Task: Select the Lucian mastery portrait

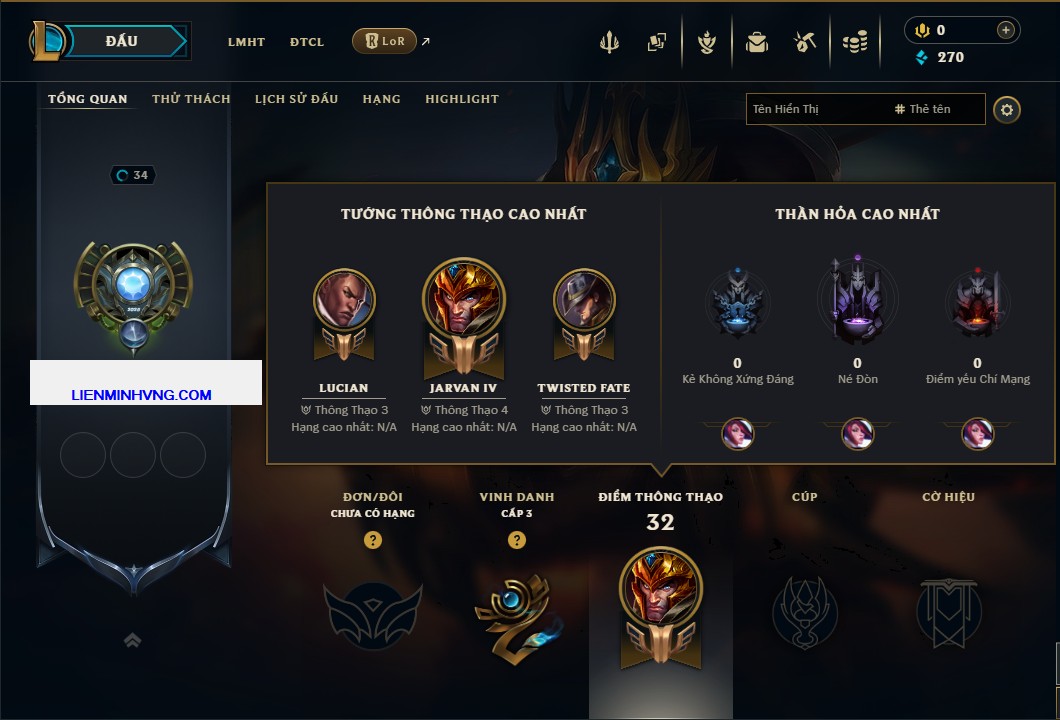Action: tap(344, 300)
